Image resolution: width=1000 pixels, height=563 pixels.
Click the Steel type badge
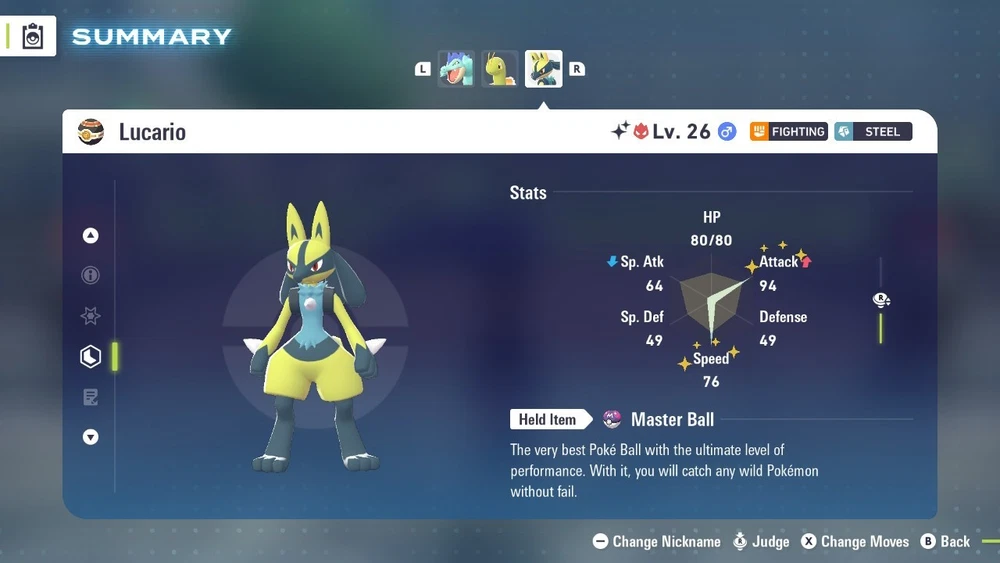873,132
